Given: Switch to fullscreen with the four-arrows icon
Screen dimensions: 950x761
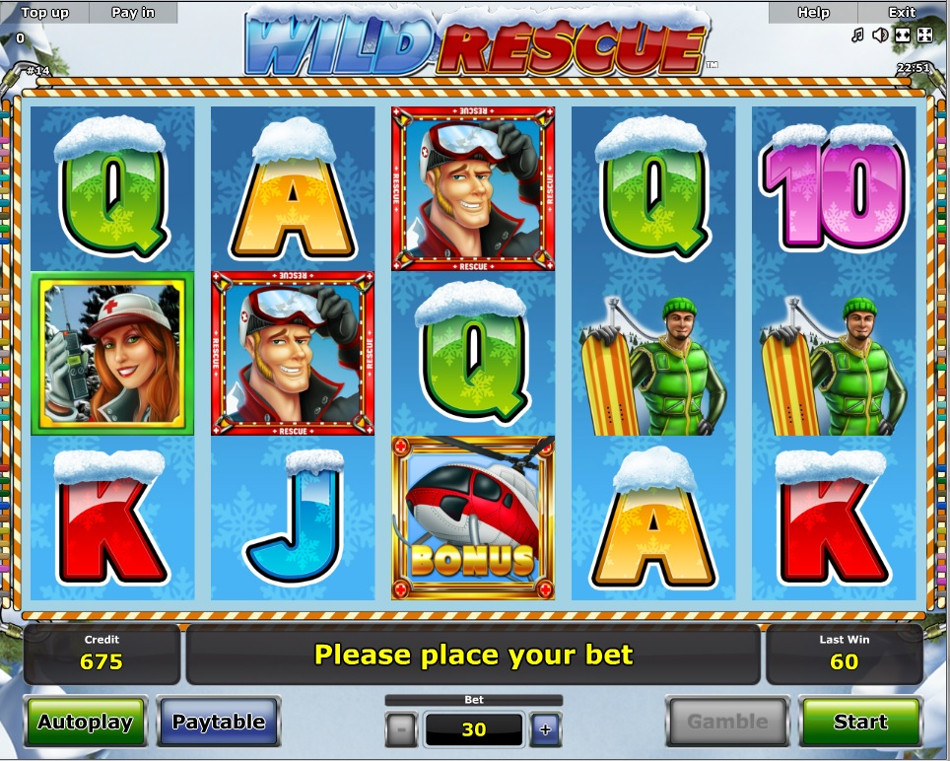Looking at the screenshot, I should pyautogui.click(x=924, y=36).
